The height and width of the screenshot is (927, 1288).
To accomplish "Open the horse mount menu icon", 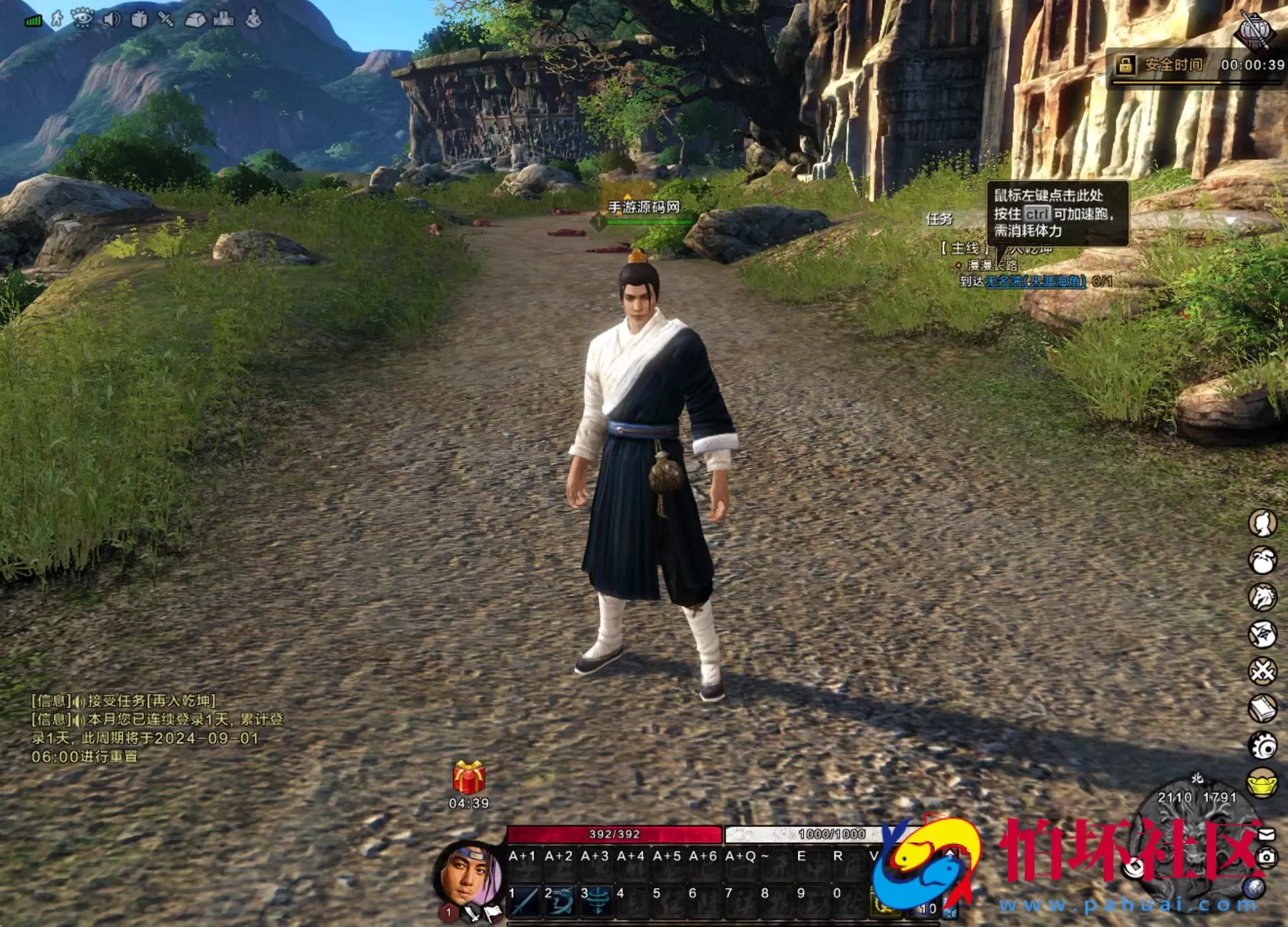I will coord(1263,597).
